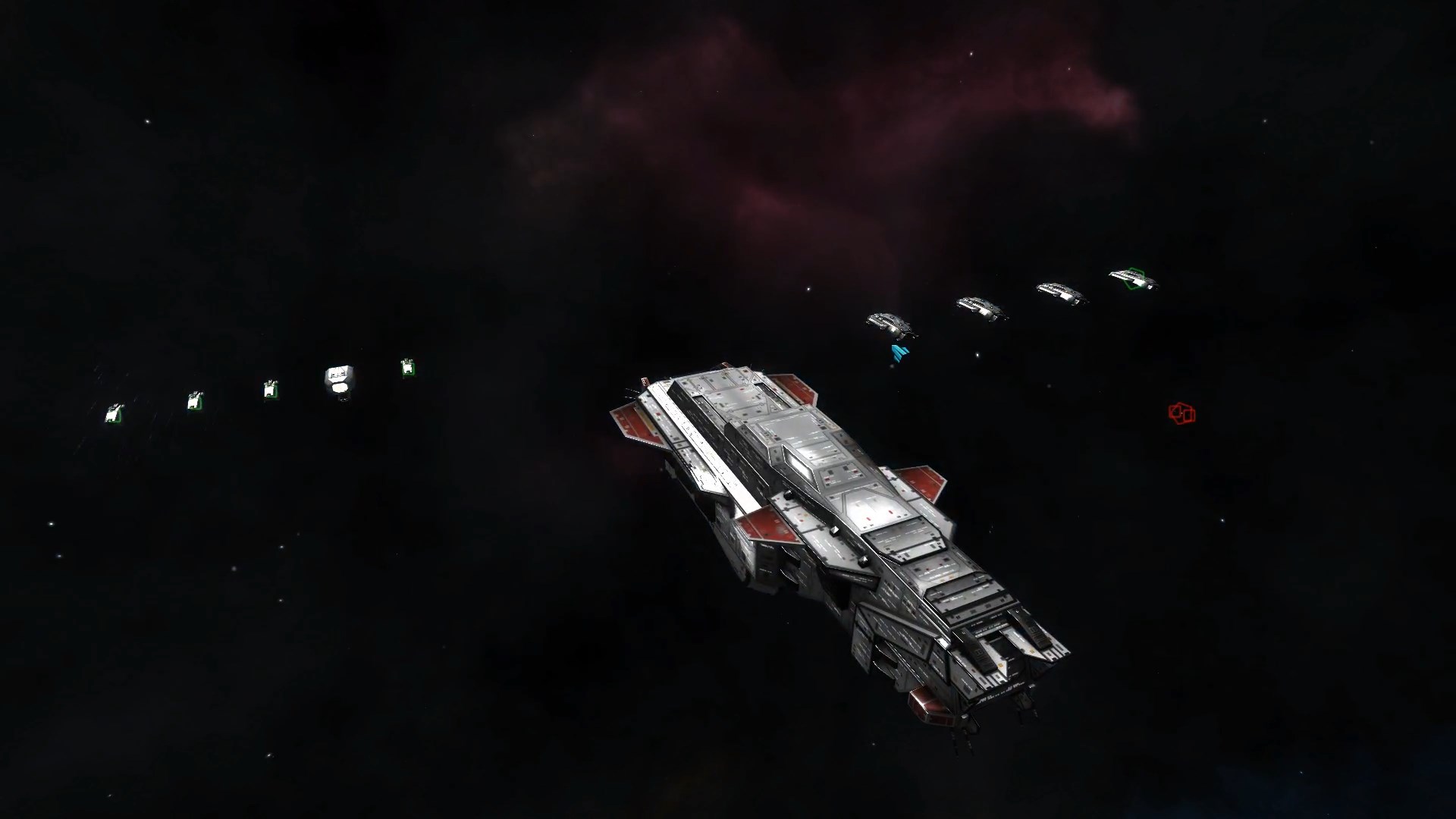1456x819 pixels.
Task: Click the blue chevron squadron icon
Action: [x=900, y=353]
